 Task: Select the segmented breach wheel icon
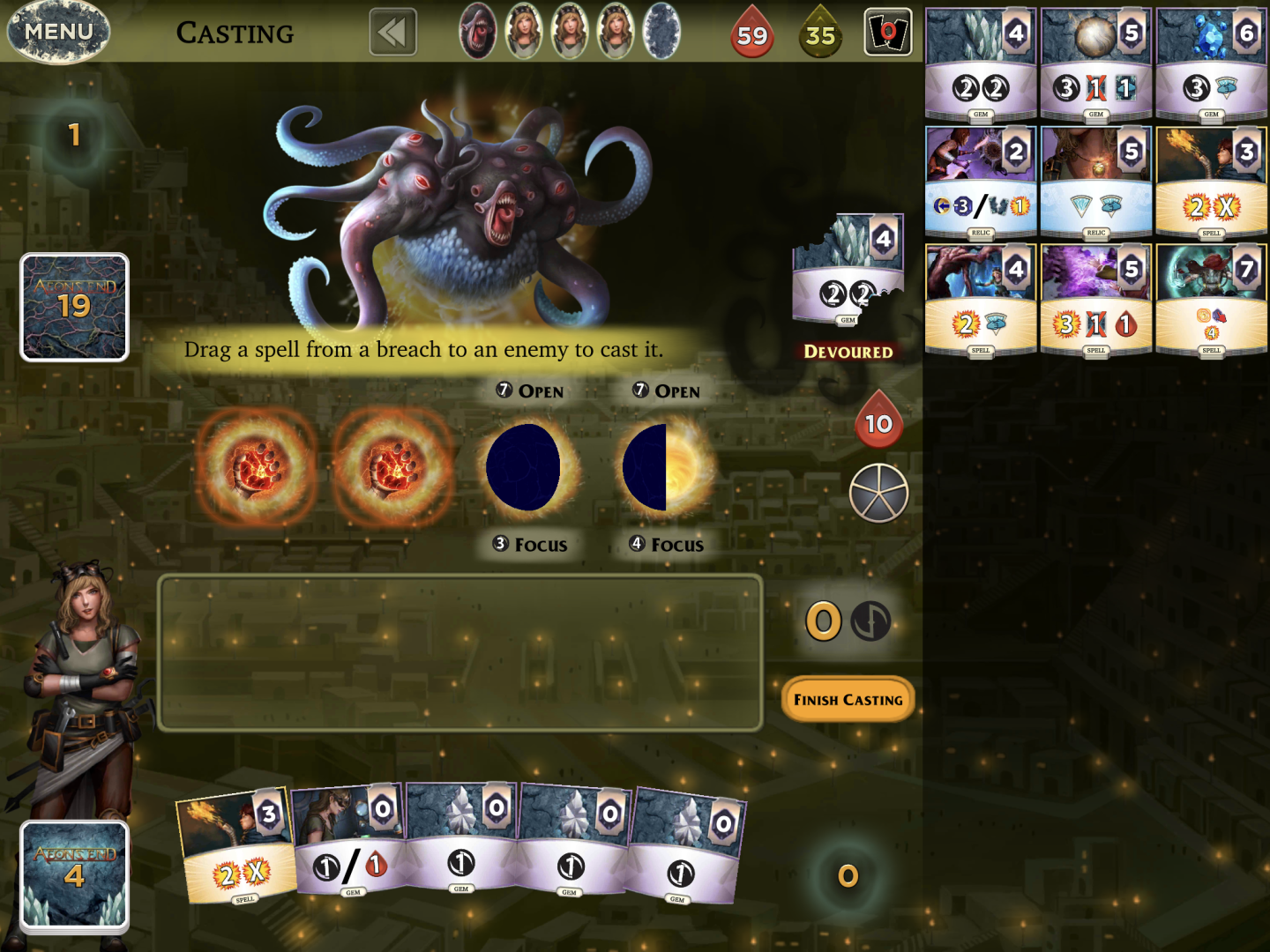click(x=878, y=494)
